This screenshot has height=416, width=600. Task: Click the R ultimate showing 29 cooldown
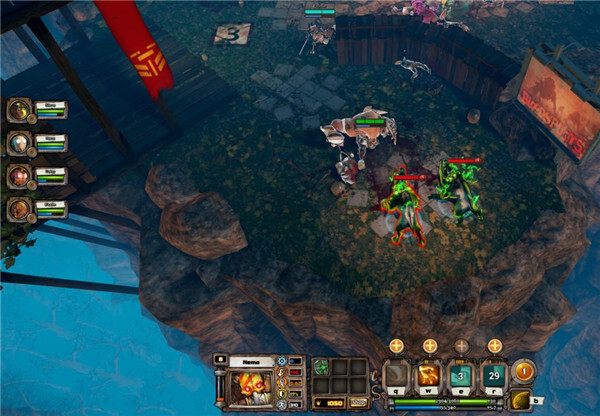(x=494, y=377)
